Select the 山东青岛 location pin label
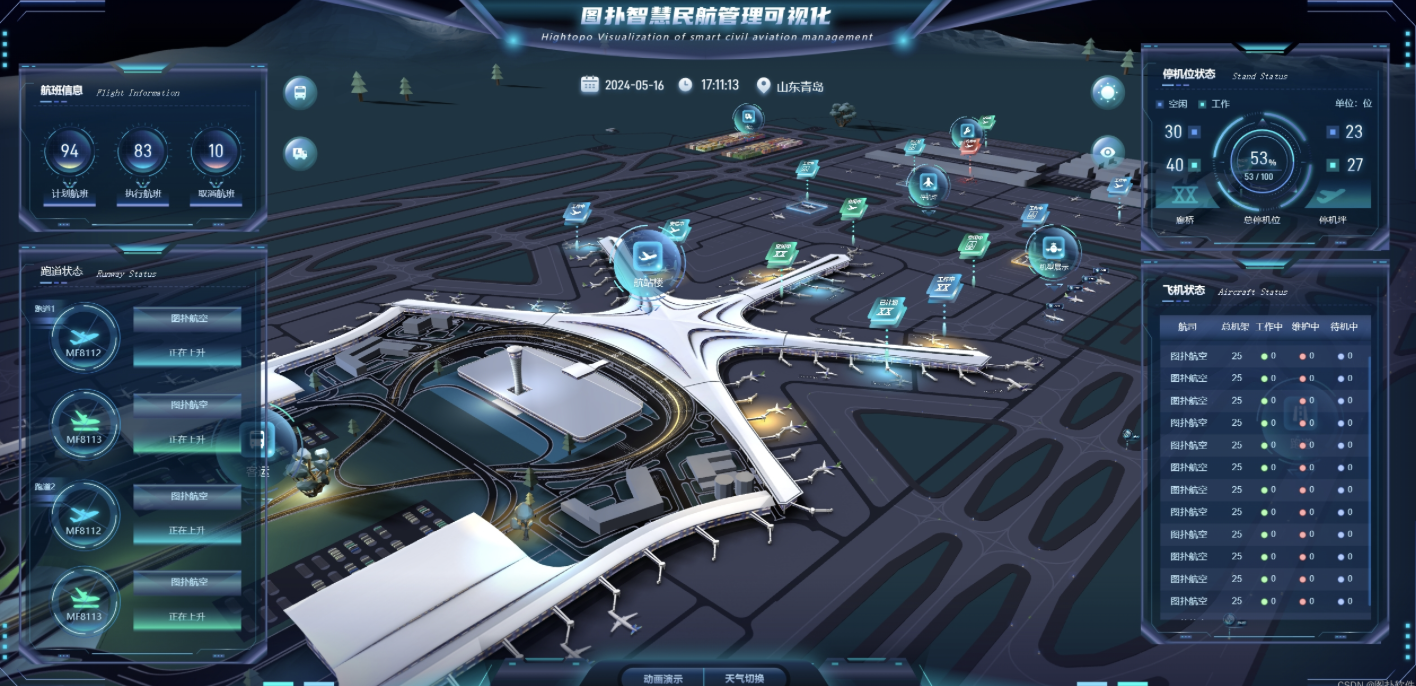This screenshot has height=686, width=1416. pos(790,86)
